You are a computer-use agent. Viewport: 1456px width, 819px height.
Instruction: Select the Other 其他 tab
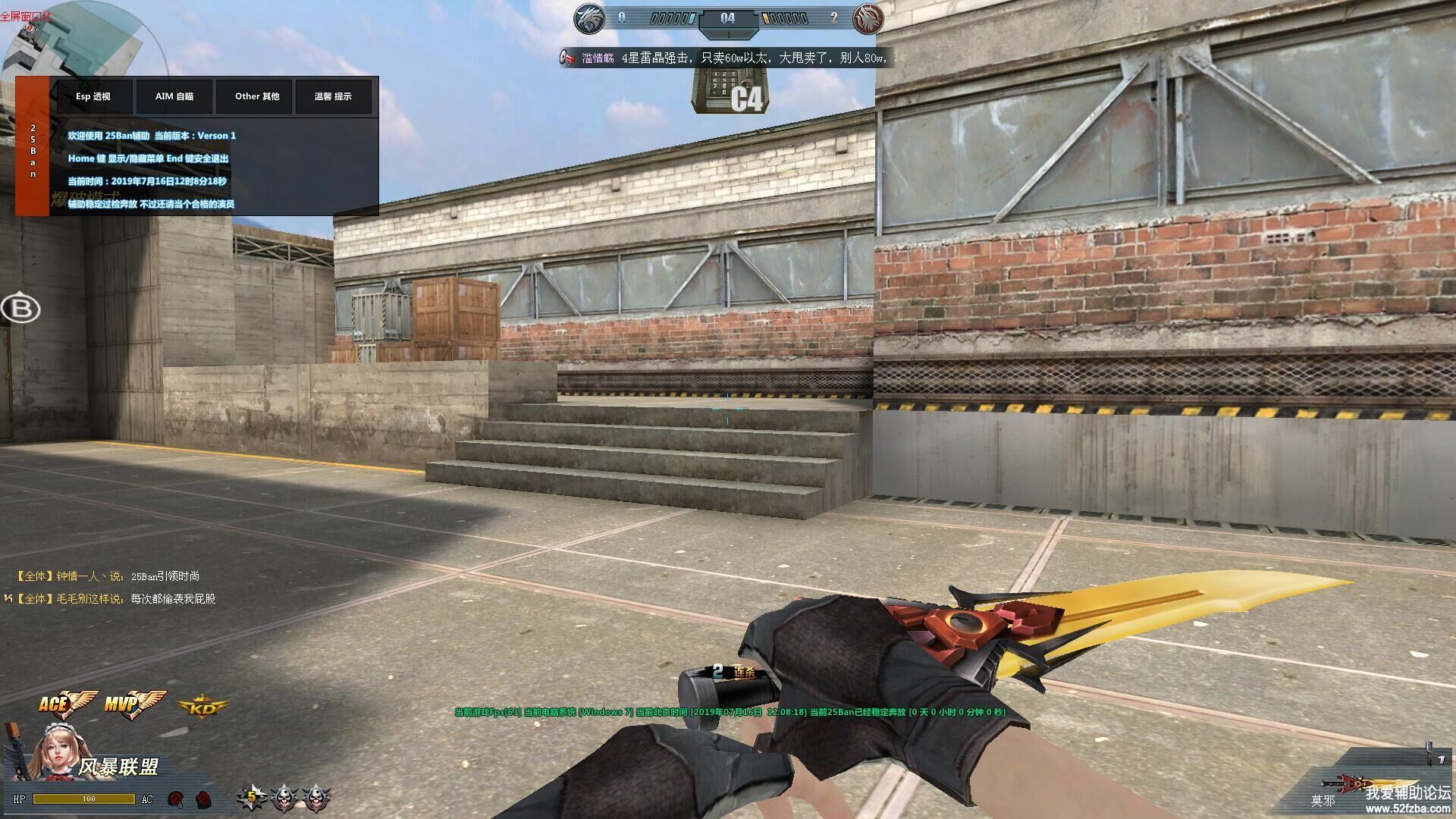[x=257, y=96]
